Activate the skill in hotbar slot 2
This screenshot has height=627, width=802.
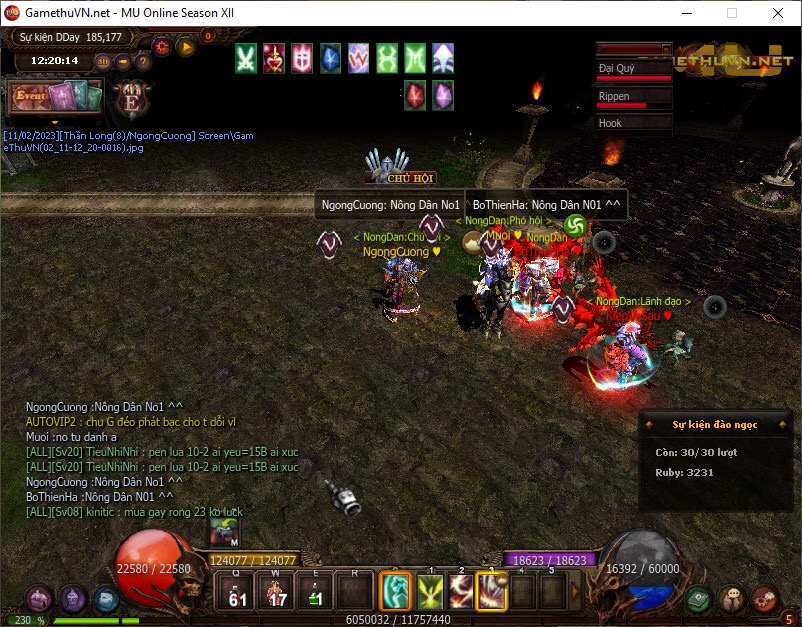tap(461, 591)
